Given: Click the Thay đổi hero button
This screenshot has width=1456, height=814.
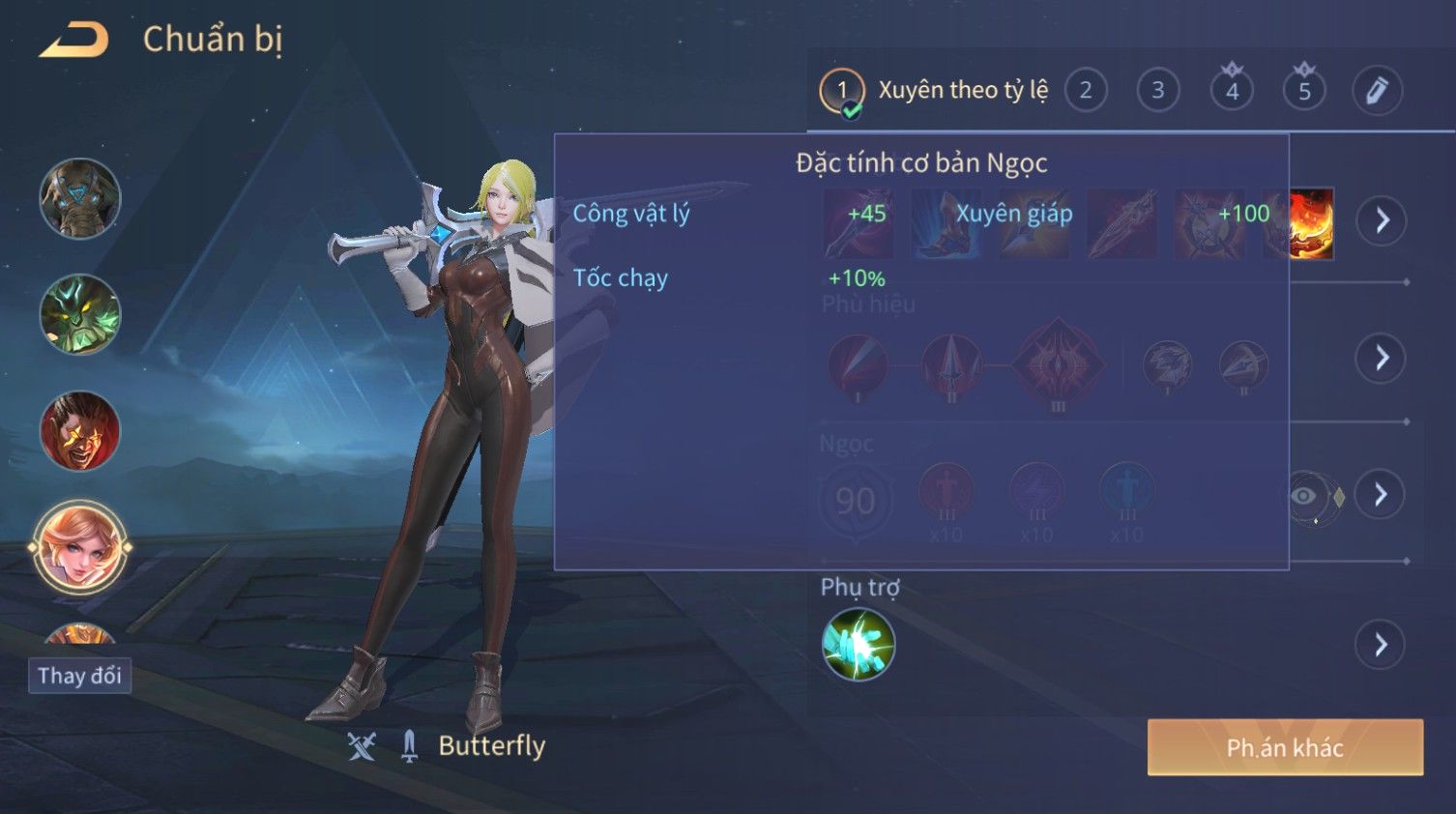Looking at the screenshot, I should click(x=79, y=675).
